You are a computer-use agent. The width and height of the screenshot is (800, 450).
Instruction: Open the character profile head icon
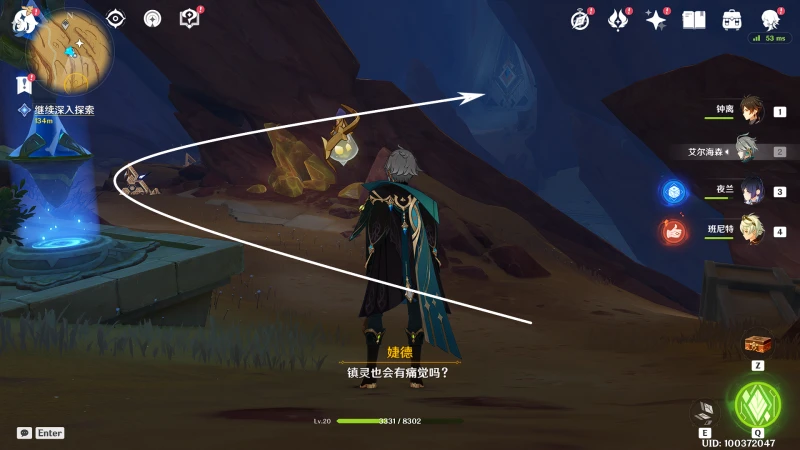tap(770, 19)
